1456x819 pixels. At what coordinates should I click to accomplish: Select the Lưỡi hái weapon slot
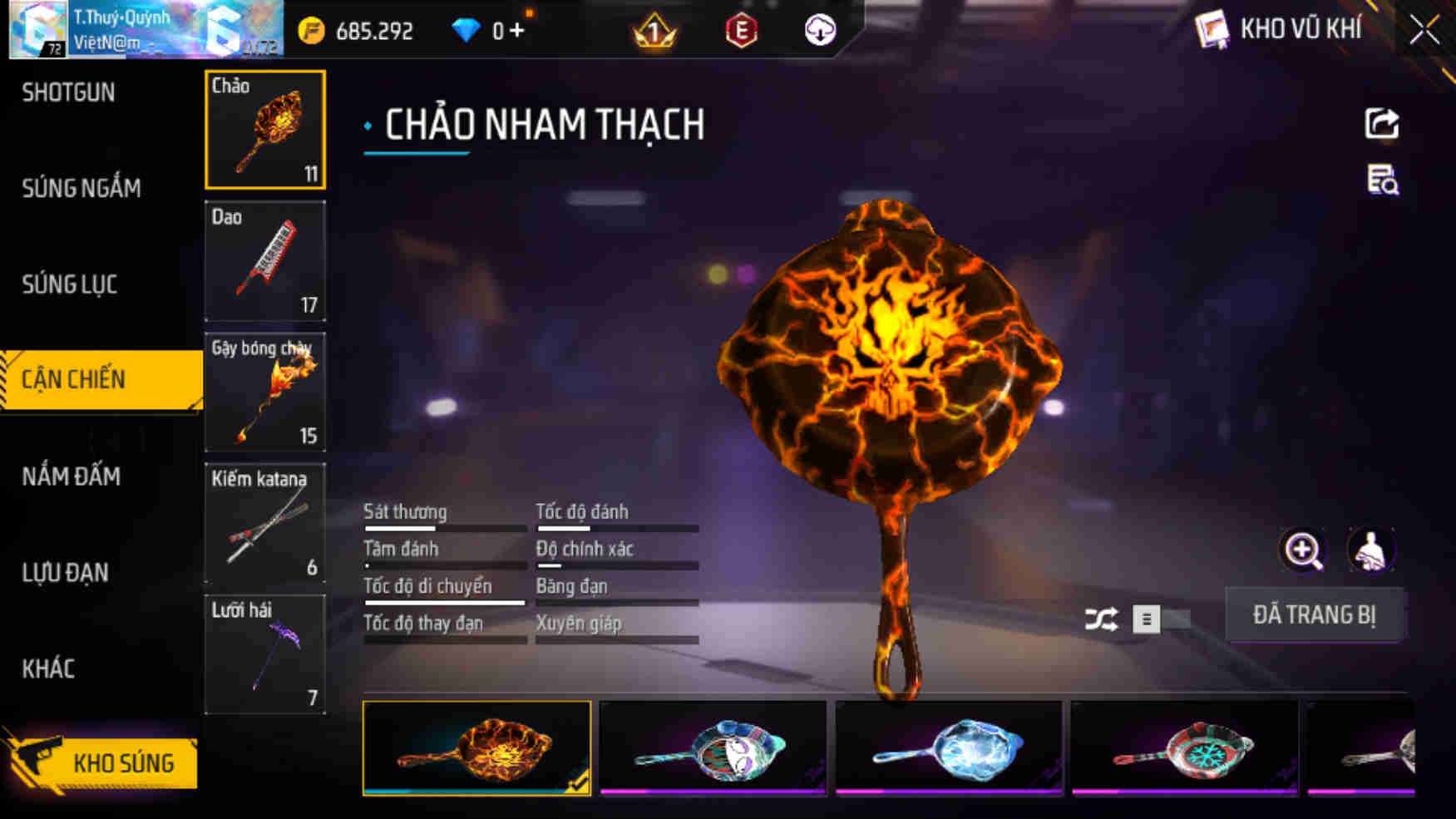[x=264, y=654]
